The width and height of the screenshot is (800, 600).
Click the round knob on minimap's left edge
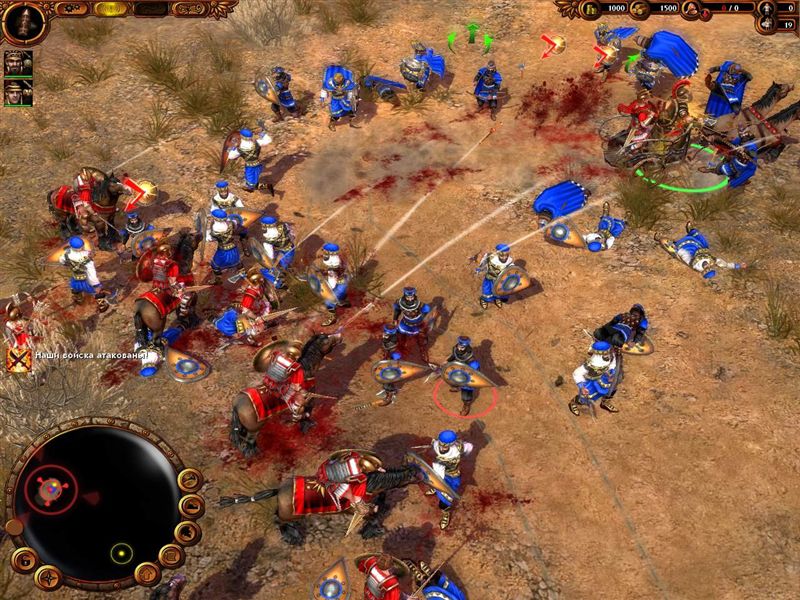[x=13, y=526]
